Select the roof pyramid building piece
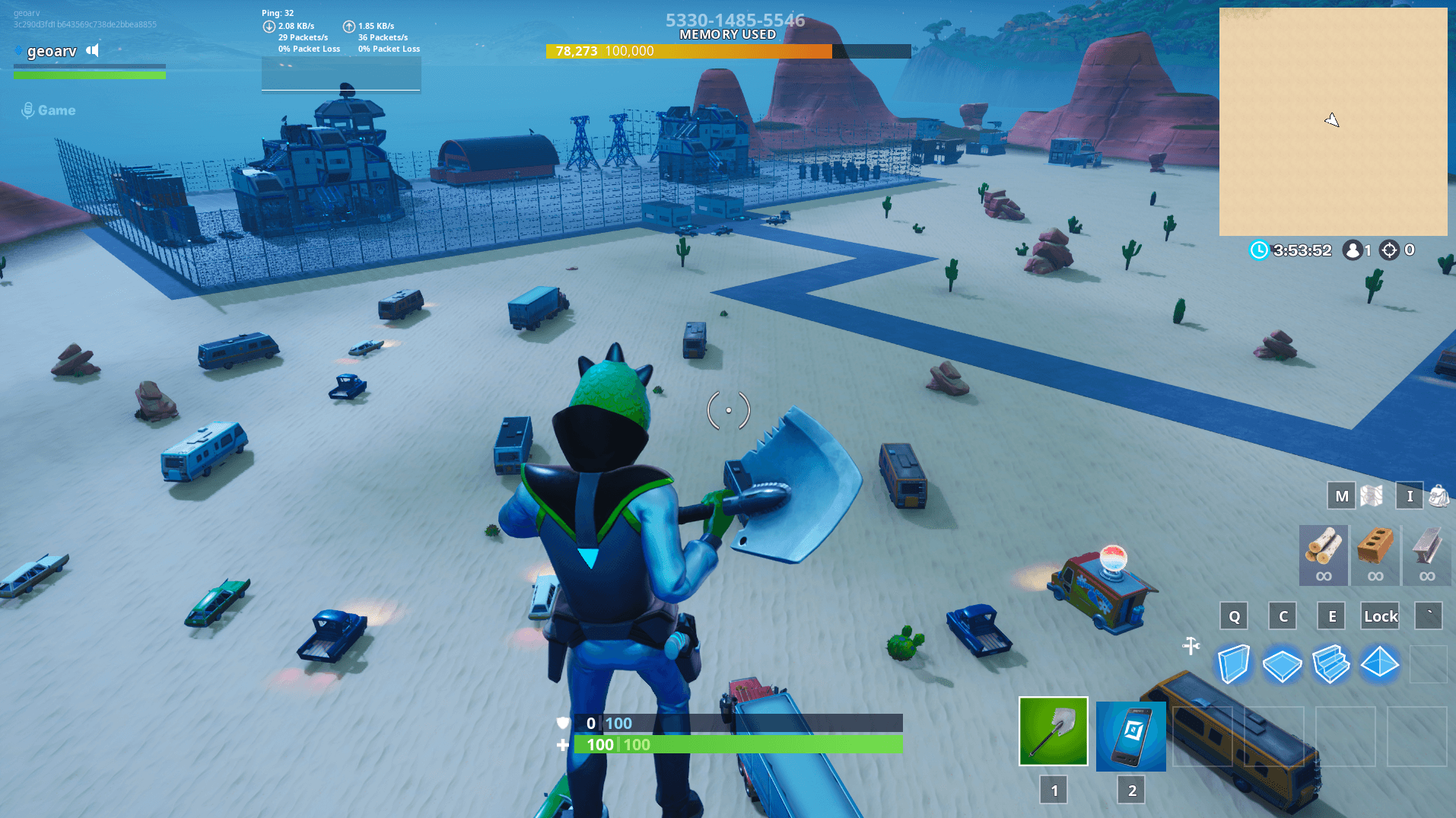The image size is (1456, 818). (x=1379, y=664)
